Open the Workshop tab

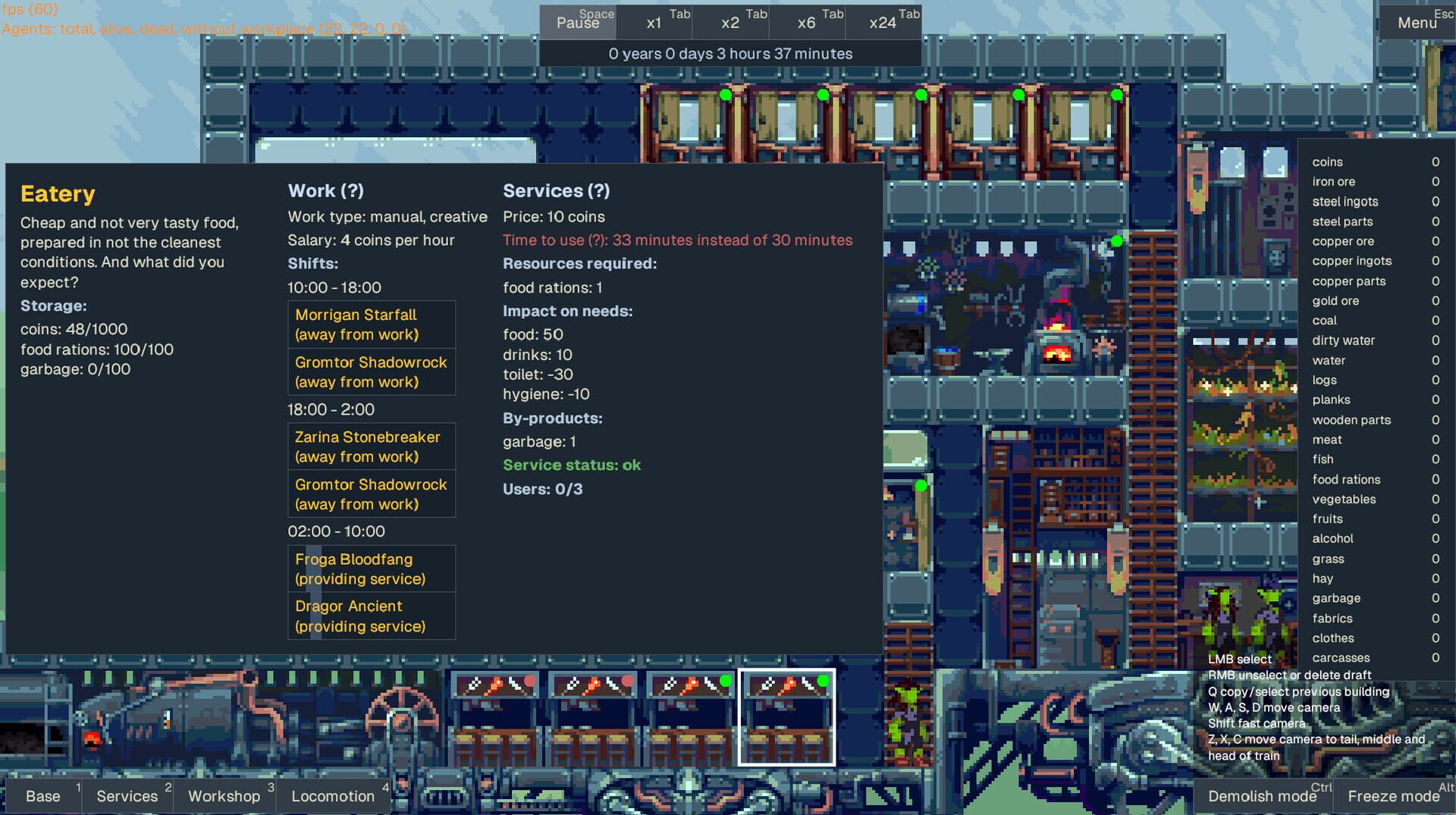224,796
